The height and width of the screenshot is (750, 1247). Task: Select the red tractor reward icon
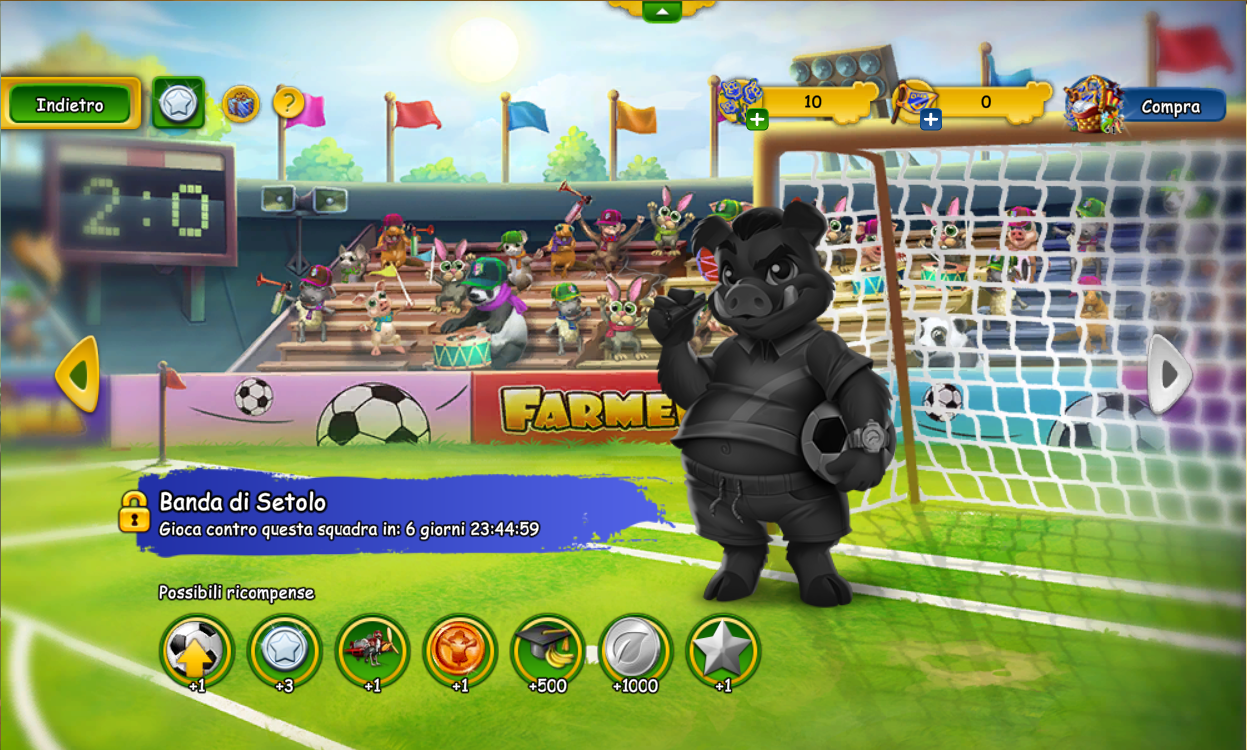coord(372,650)
